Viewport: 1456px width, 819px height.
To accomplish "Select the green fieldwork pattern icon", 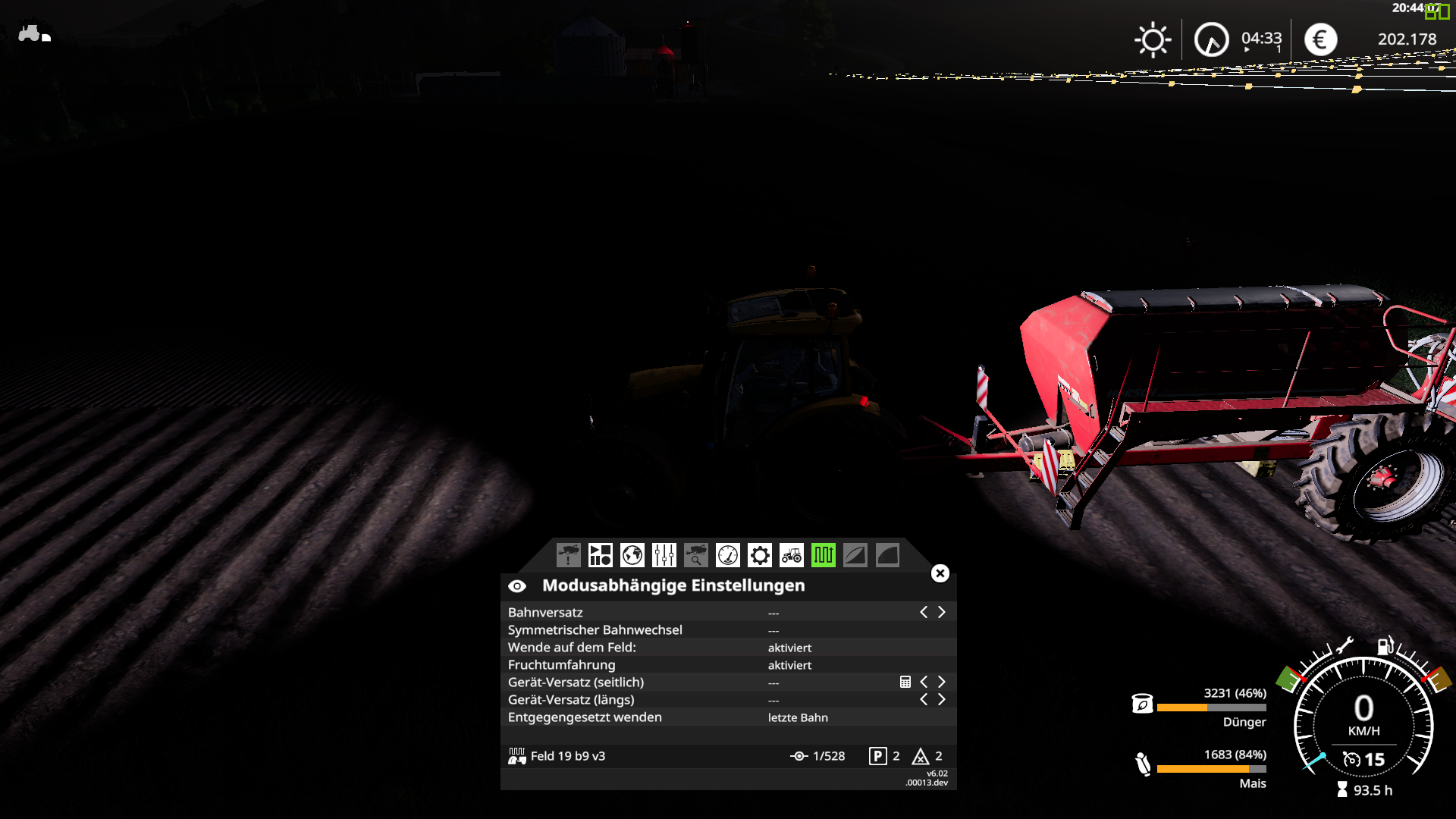I will tap(824, 556).
